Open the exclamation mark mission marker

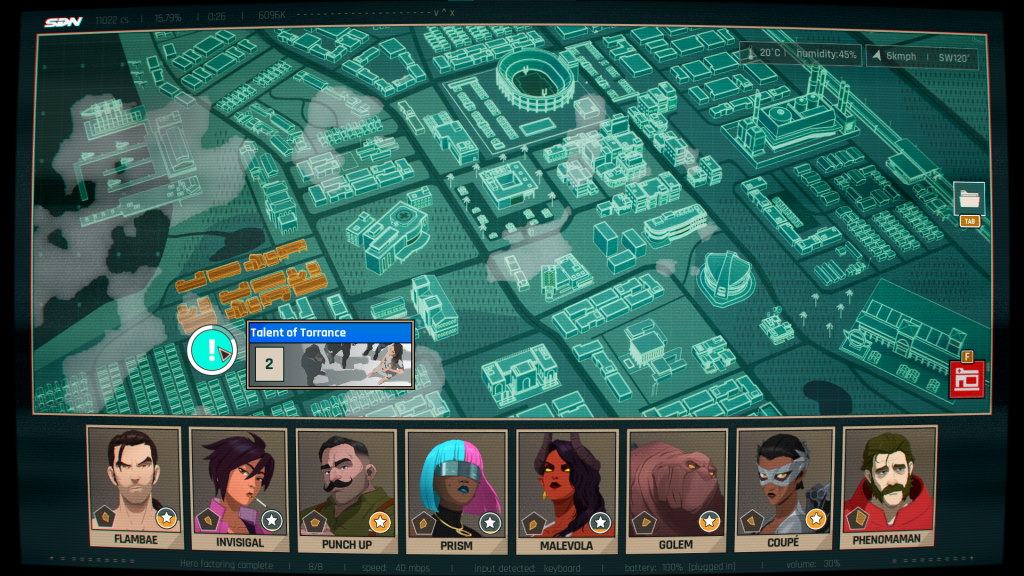pyautogui.click(x=211, y=350)
